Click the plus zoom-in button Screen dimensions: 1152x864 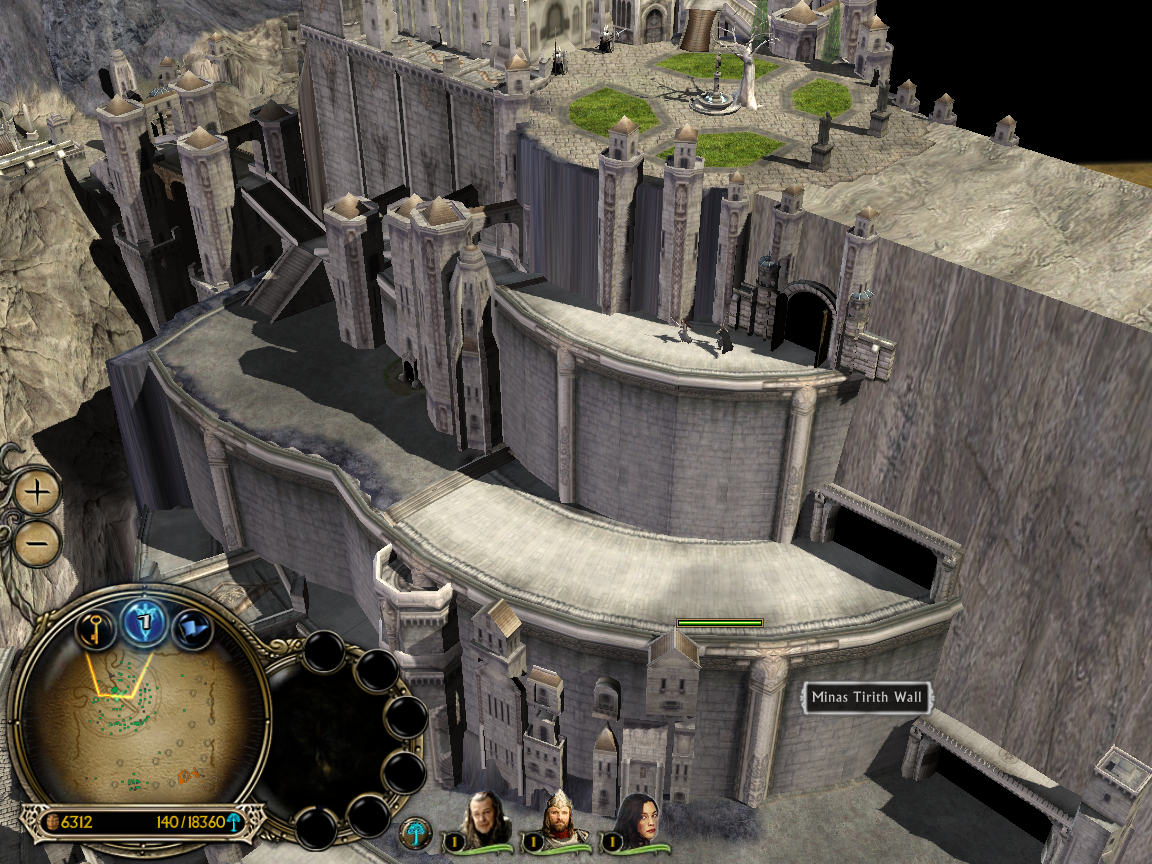tap(37, 491)
